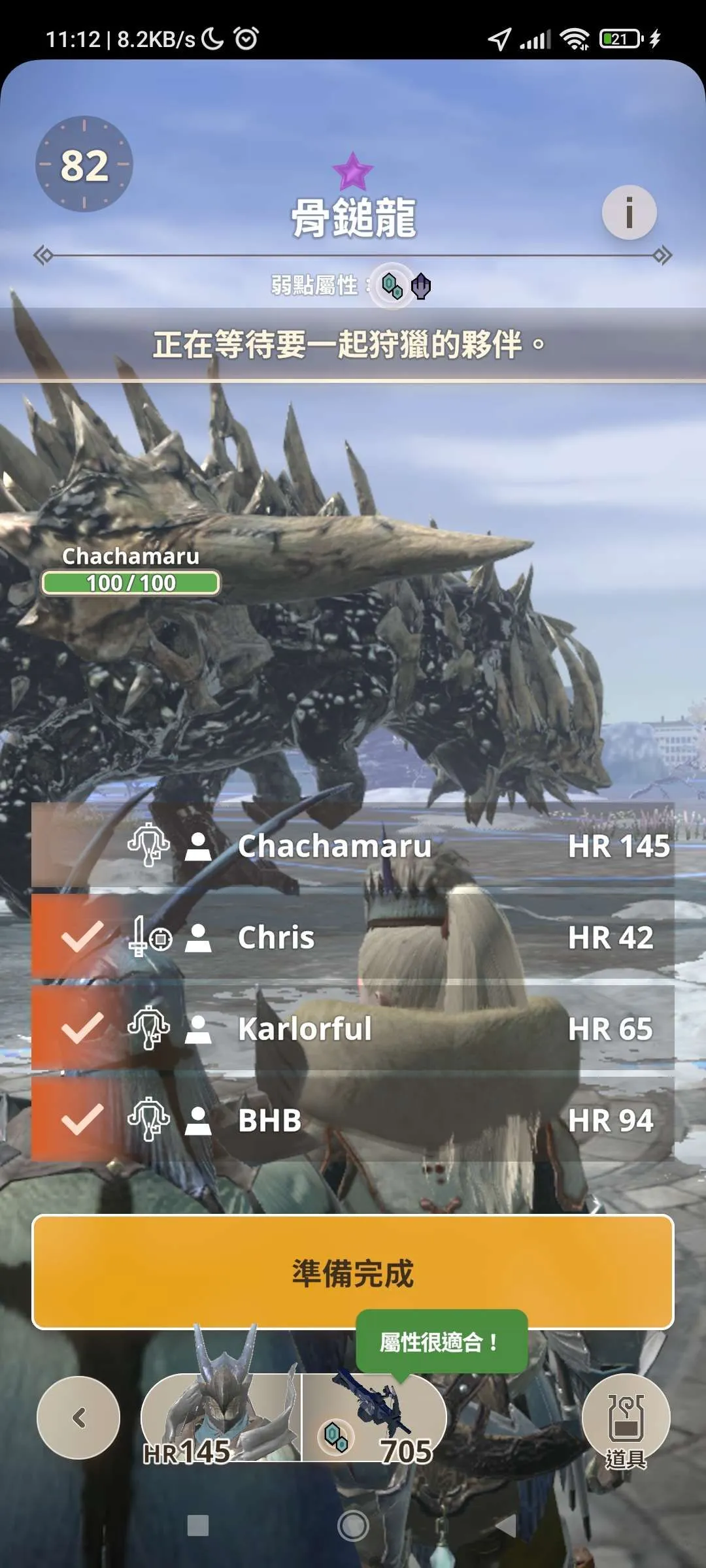Tap Android home navigation button
The height and width of the screenshot is (1568, 706).
pyautogui.click(x=353, y=1526)
